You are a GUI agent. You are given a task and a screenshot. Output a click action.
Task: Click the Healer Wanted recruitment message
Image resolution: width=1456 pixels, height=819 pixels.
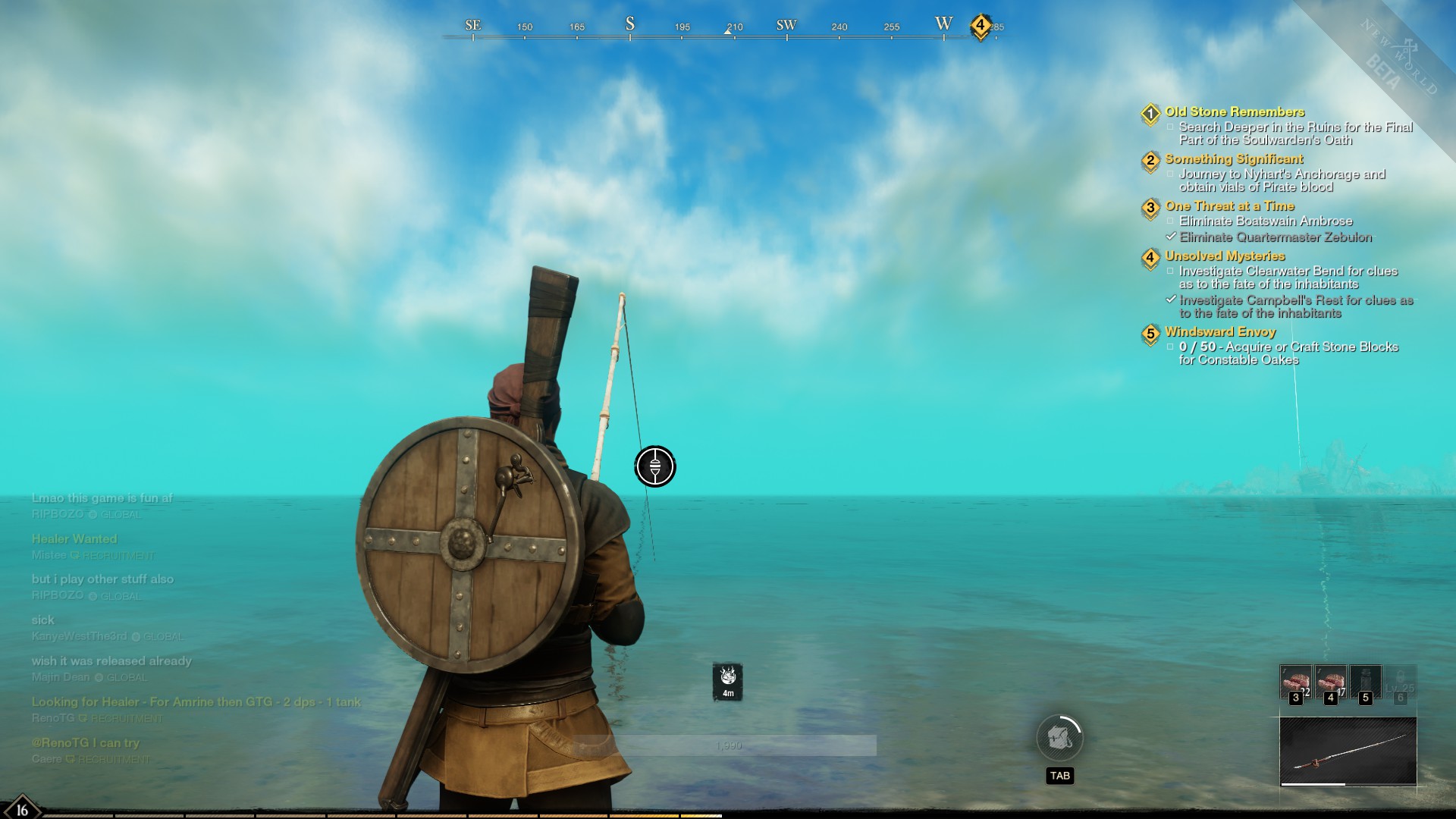(x=74, y=539)
